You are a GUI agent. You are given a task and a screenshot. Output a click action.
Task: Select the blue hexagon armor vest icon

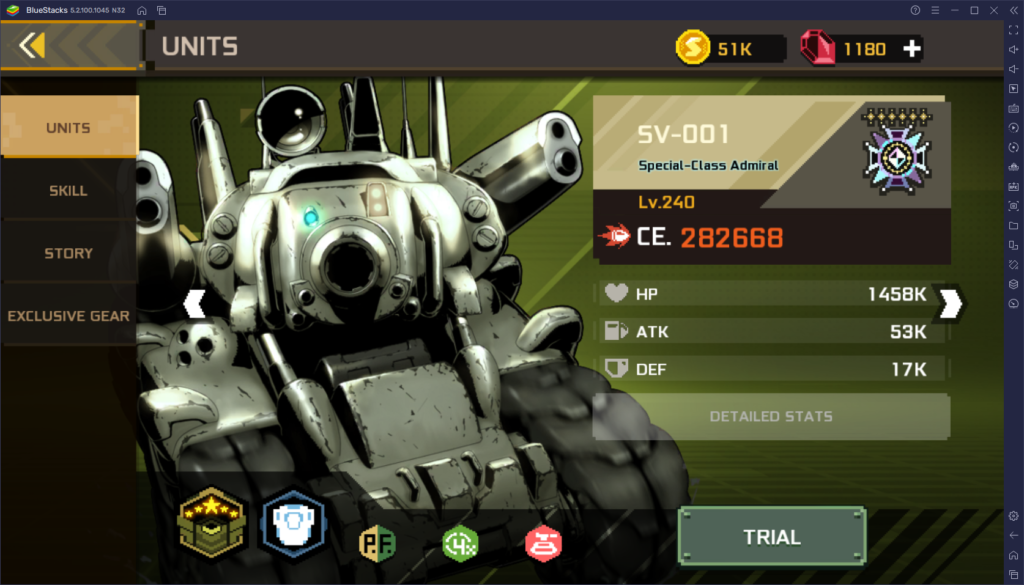tap(292, 524)
